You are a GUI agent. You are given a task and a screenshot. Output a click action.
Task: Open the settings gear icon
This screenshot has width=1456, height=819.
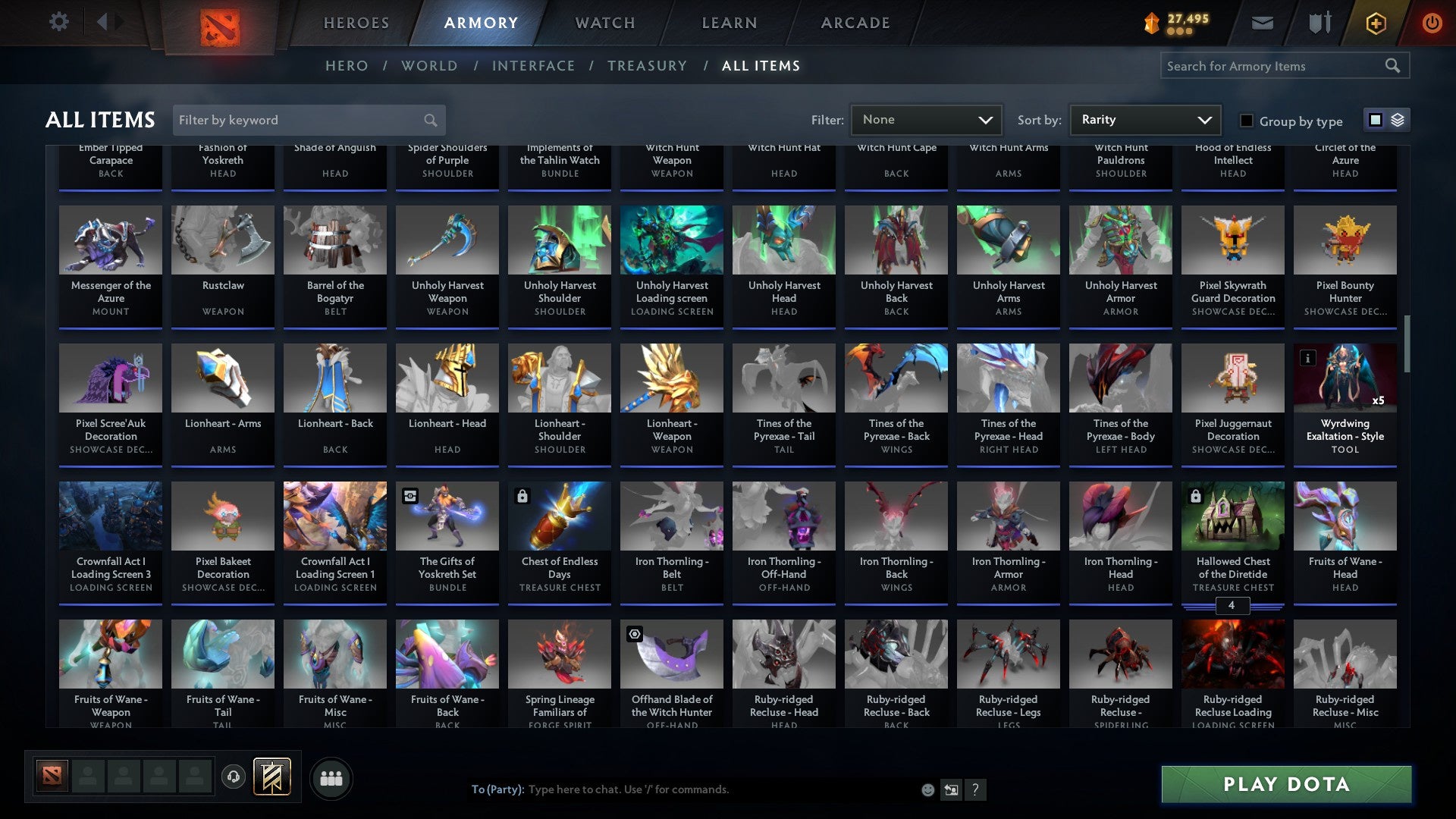[58, 21]
